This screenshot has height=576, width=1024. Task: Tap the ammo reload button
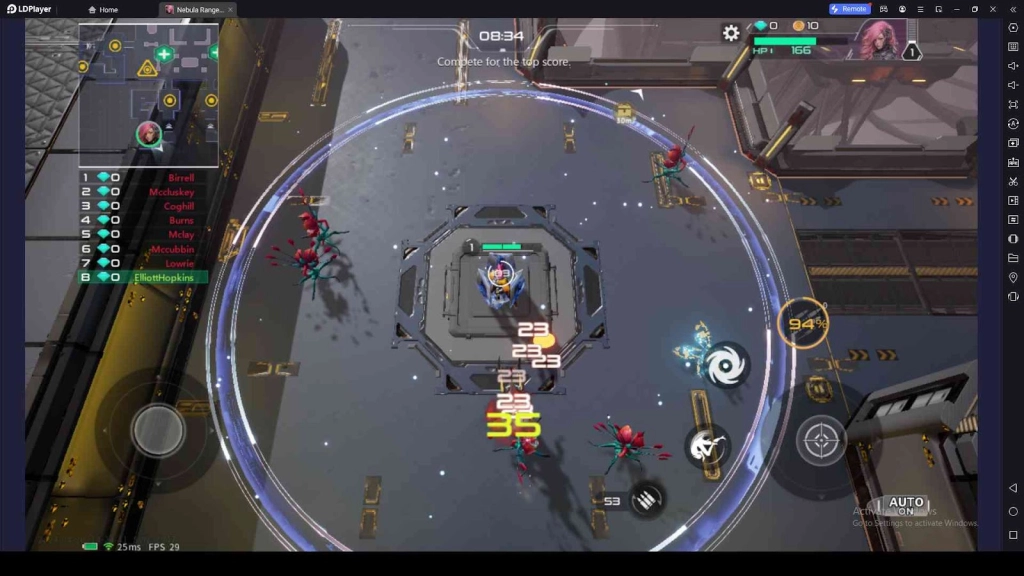tap(646, 498)
